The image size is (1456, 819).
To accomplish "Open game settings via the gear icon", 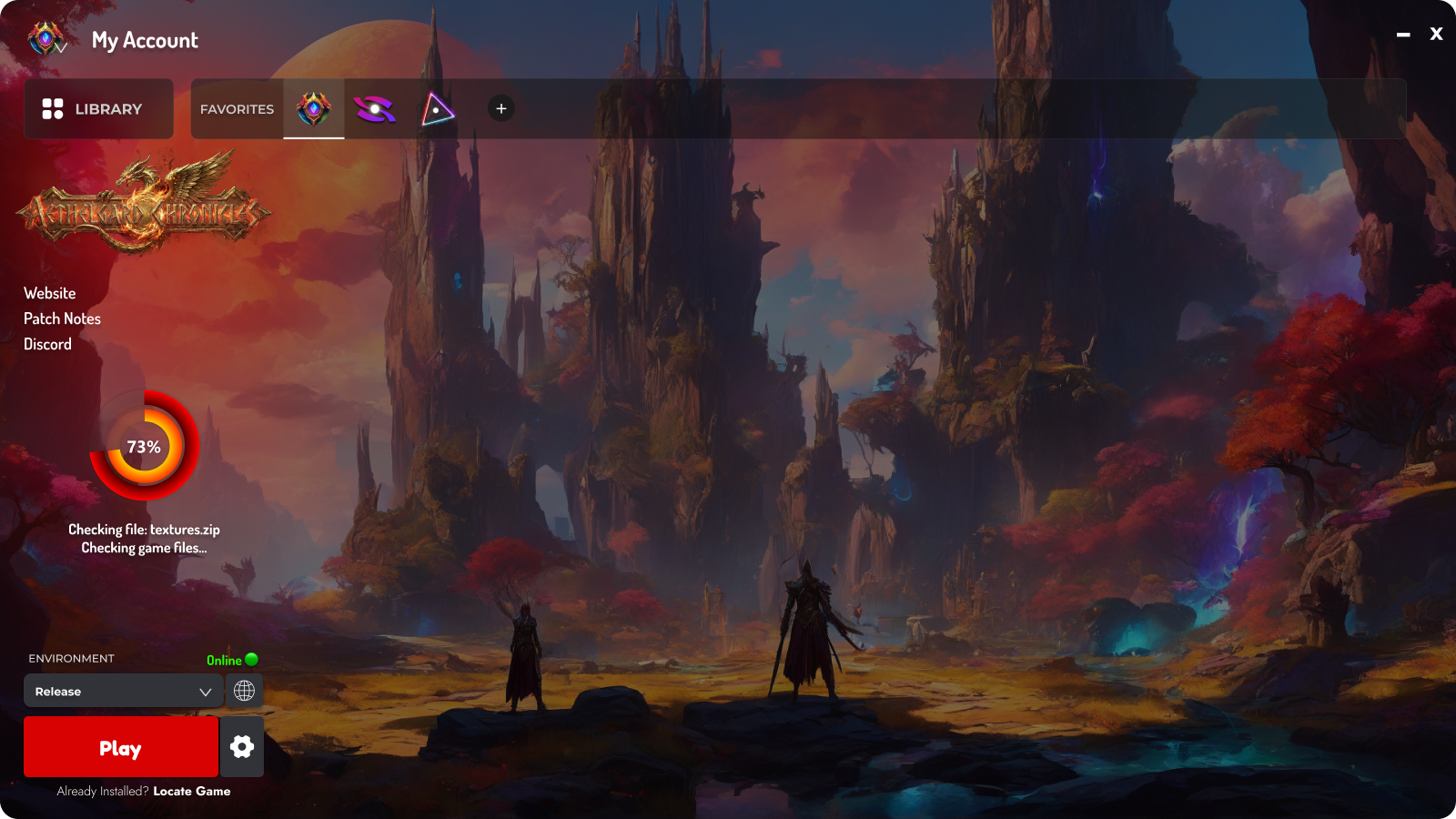I will coord(241,746).
